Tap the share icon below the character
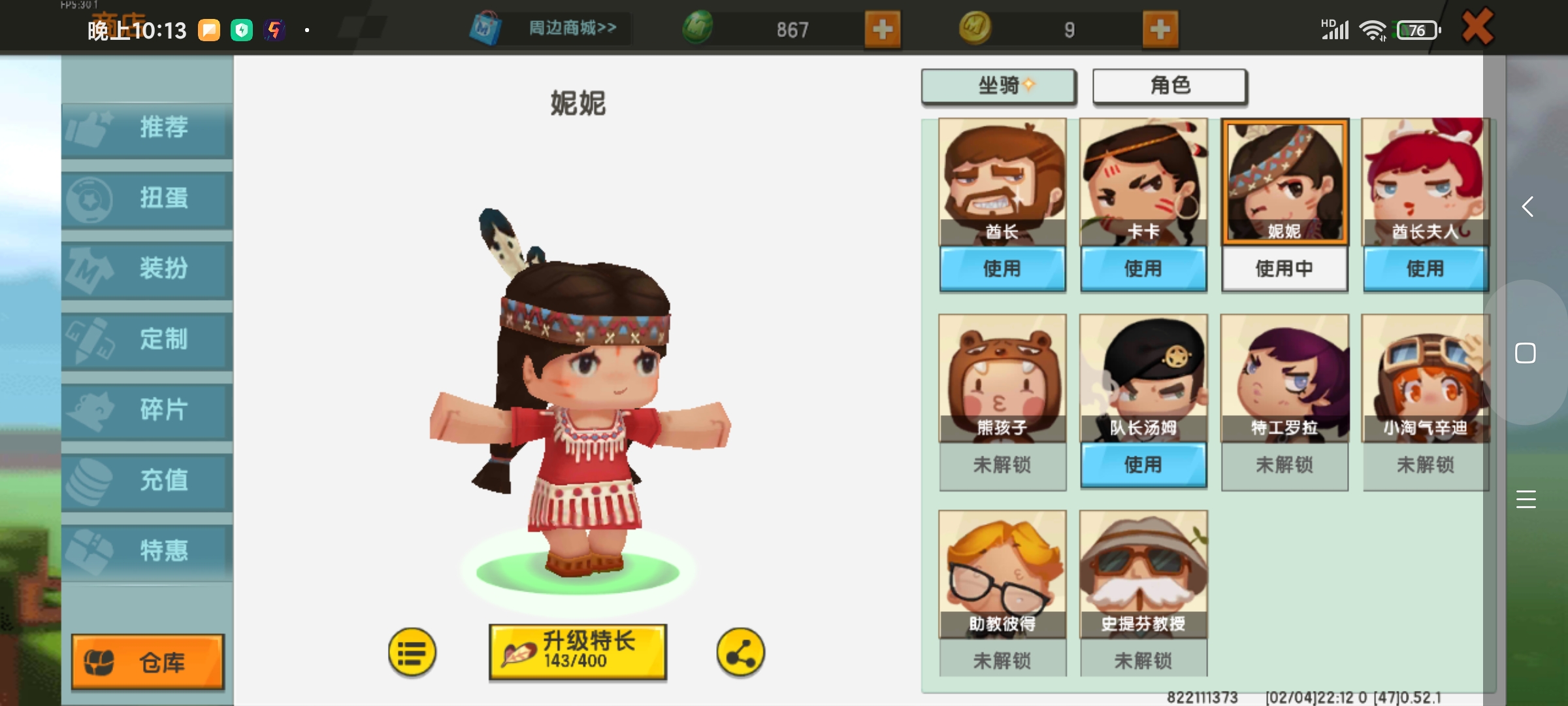1568x706 pixels. click(741, 652)
